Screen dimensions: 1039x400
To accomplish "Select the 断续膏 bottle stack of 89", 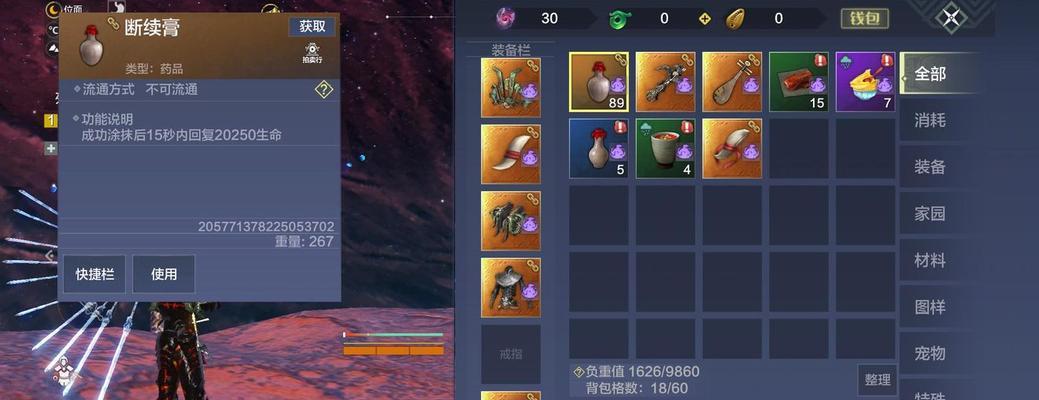I will [599, 82].
